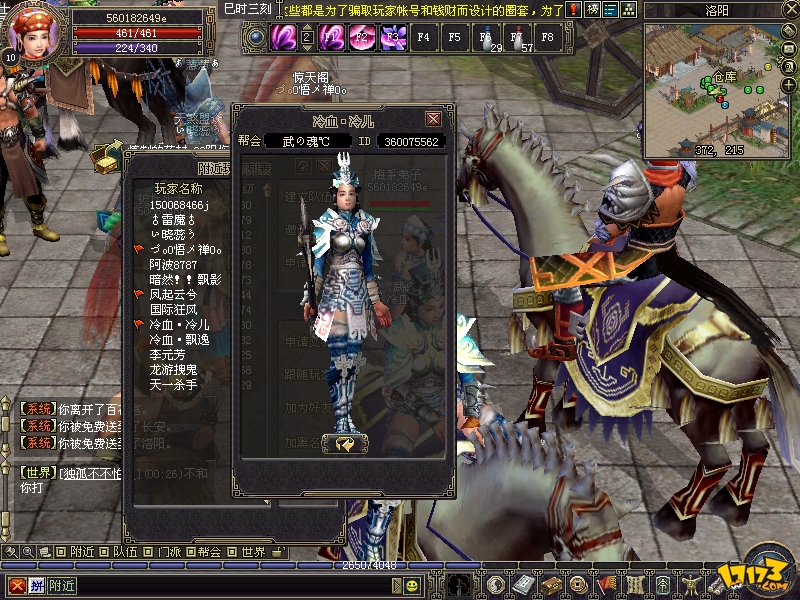Close the 冷血·冷儿 character window
This screenshot has height=600, width=800.
click(433, 119)
